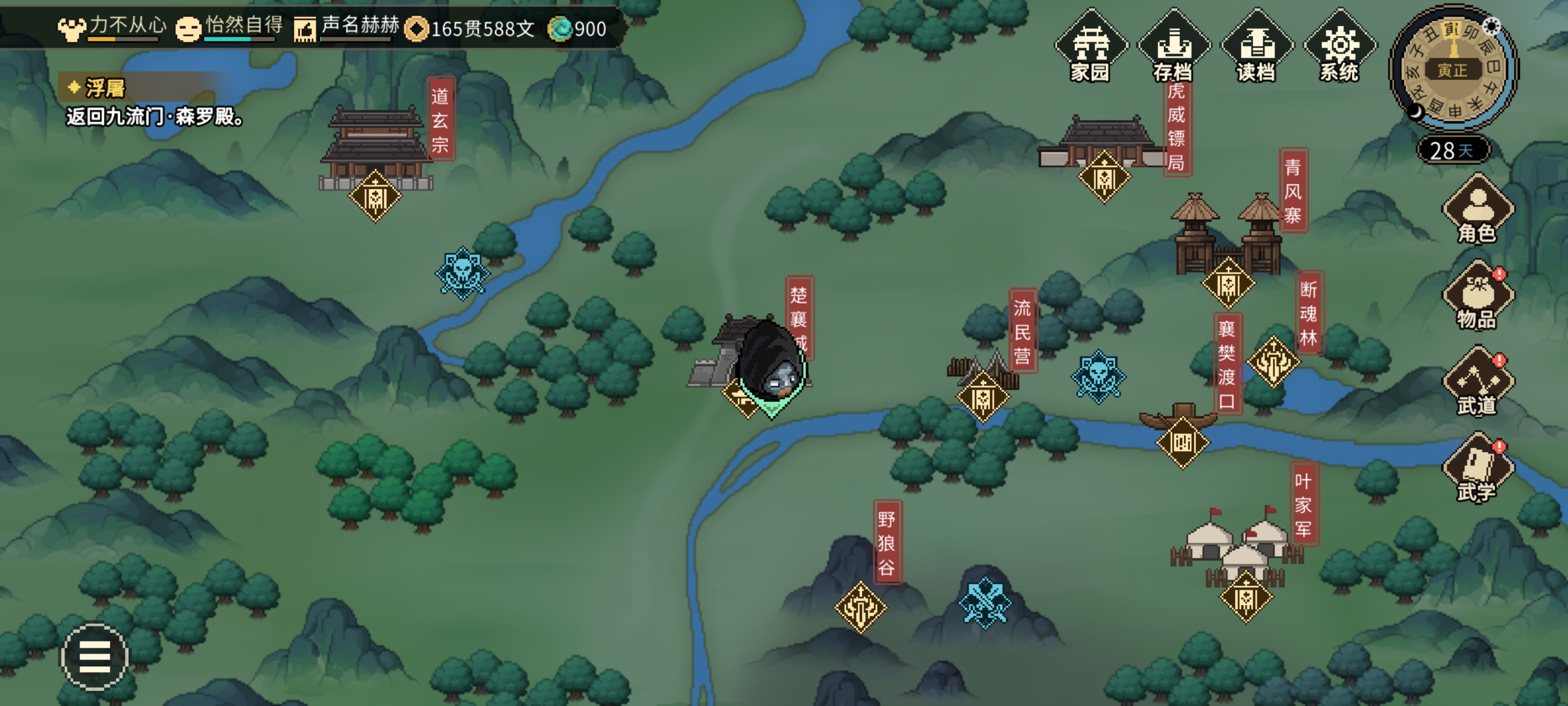Expand the round three-line menu button
Screen dimensions: 1568x706
pyautogui.click(x=94, y=657)
